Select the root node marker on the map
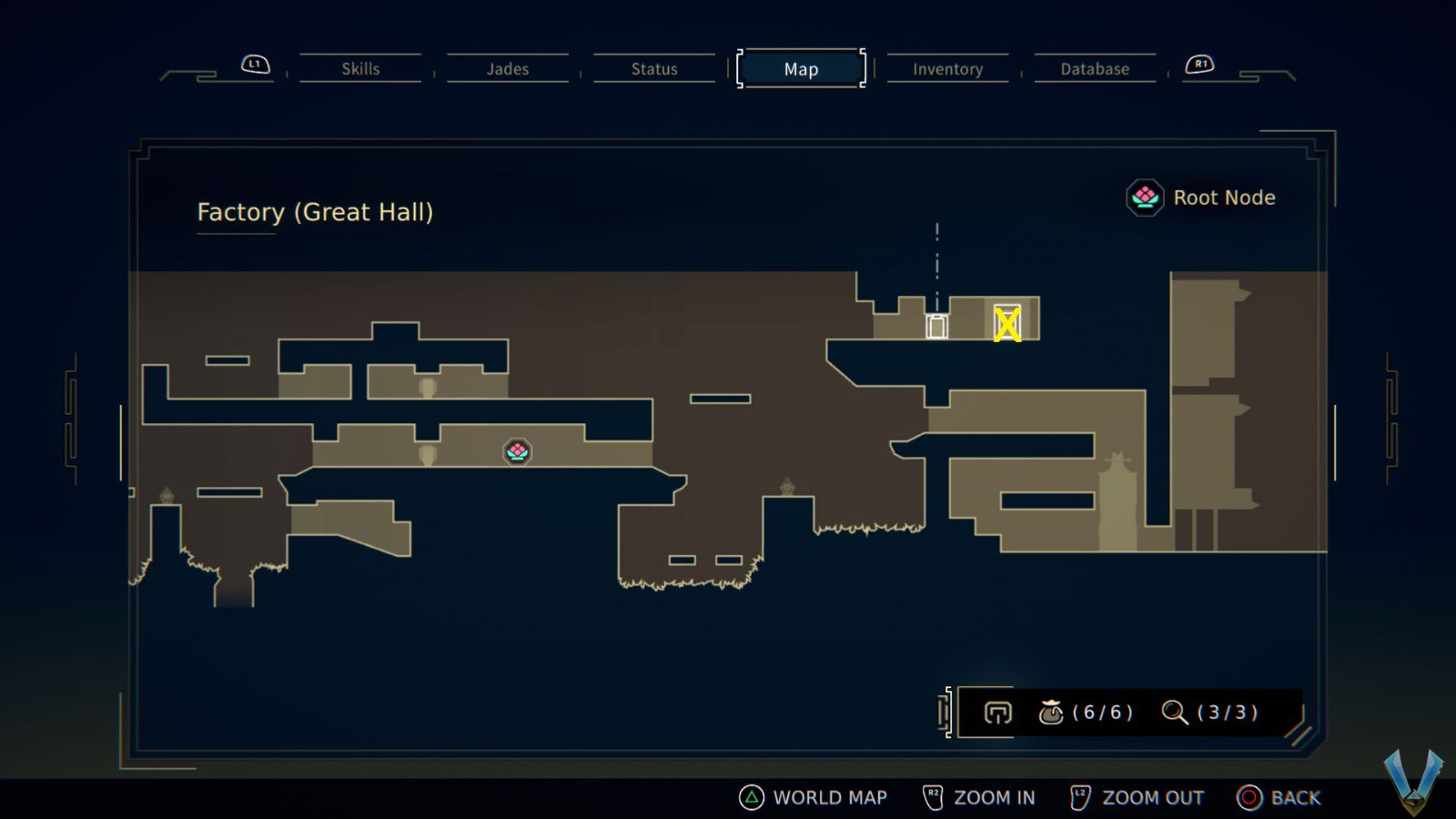 (x=516, y=451)
